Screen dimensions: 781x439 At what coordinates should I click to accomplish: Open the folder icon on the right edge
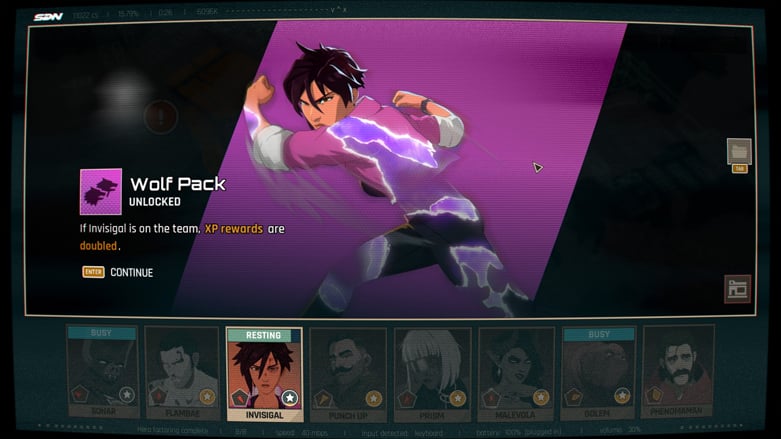[739, 152]
